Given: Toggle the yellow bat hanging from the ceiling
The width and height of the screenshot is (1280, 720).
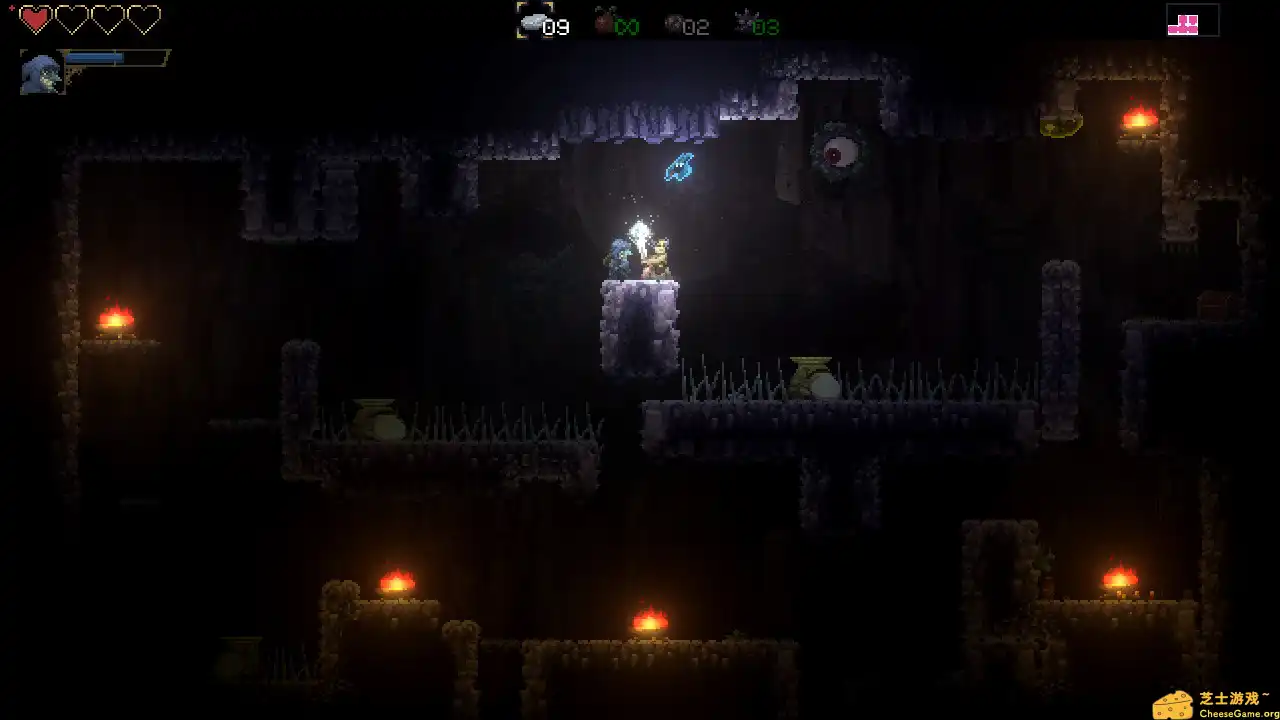Looking at the screenshot, I should pyautogui.click(x=1062, y=126).
